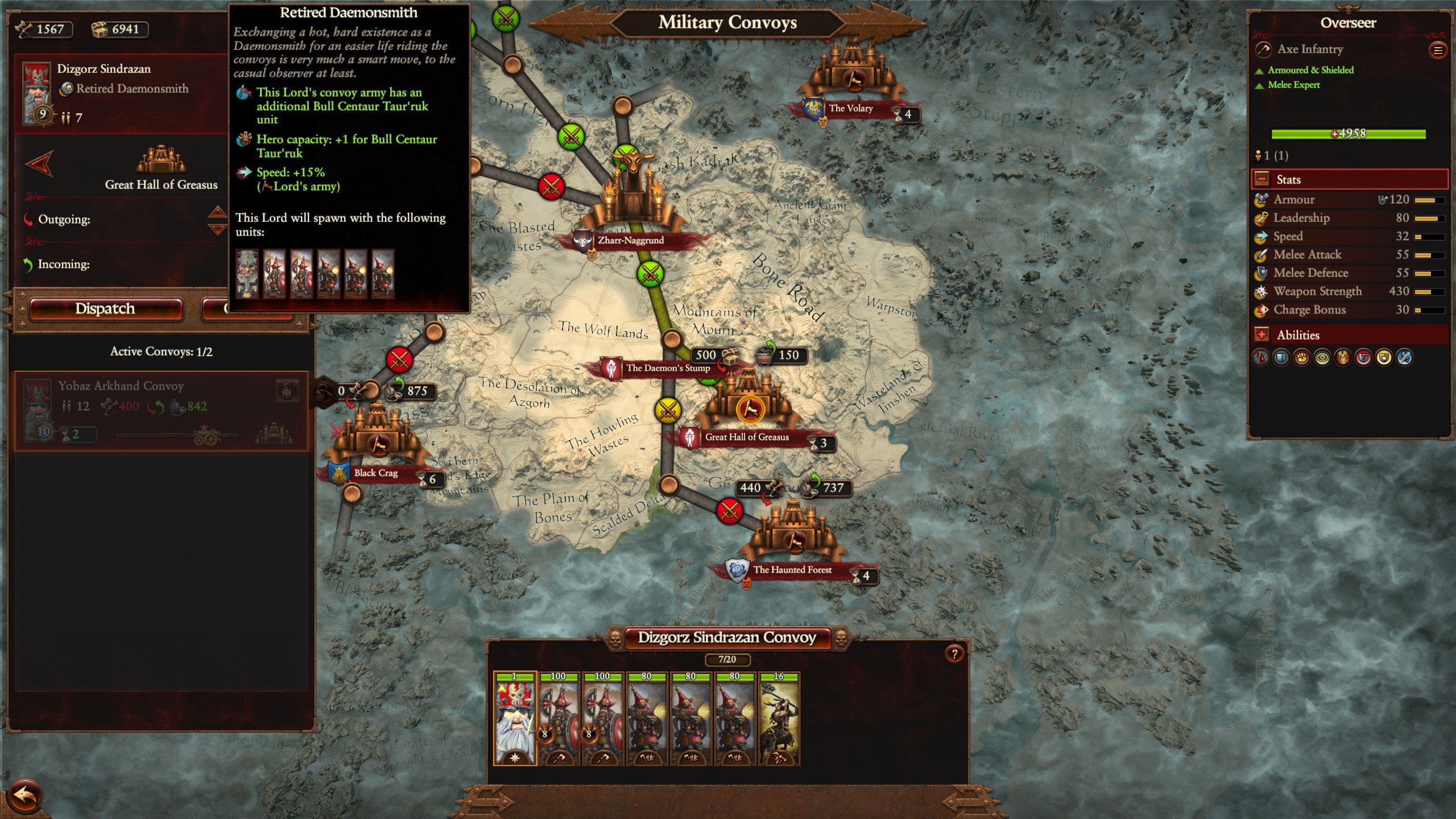Open the convoy help question mark
1456x819 pixels.
click(x=954, y=654)
